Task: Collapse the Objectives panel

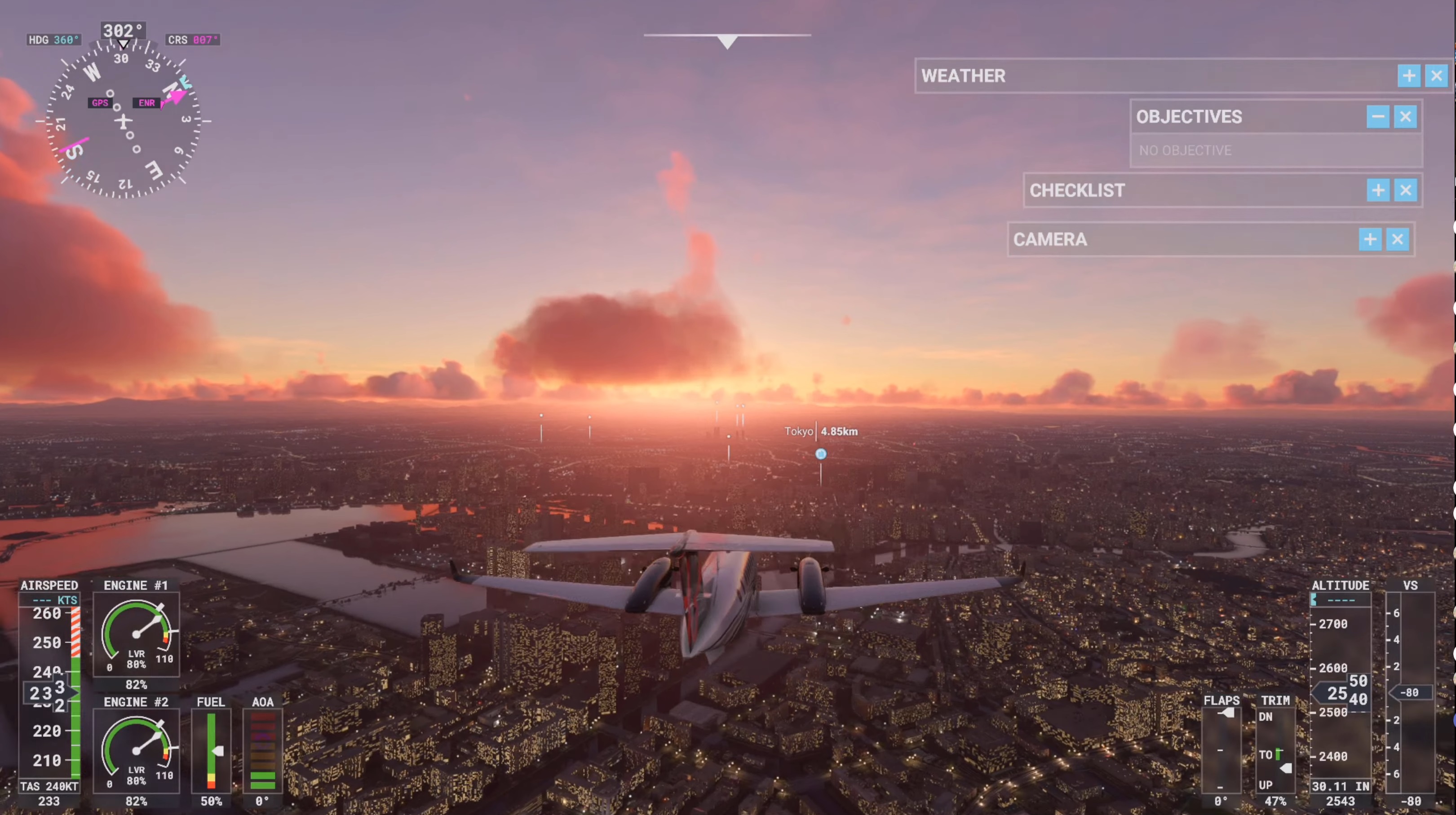Action: (x=1377, y=117)
